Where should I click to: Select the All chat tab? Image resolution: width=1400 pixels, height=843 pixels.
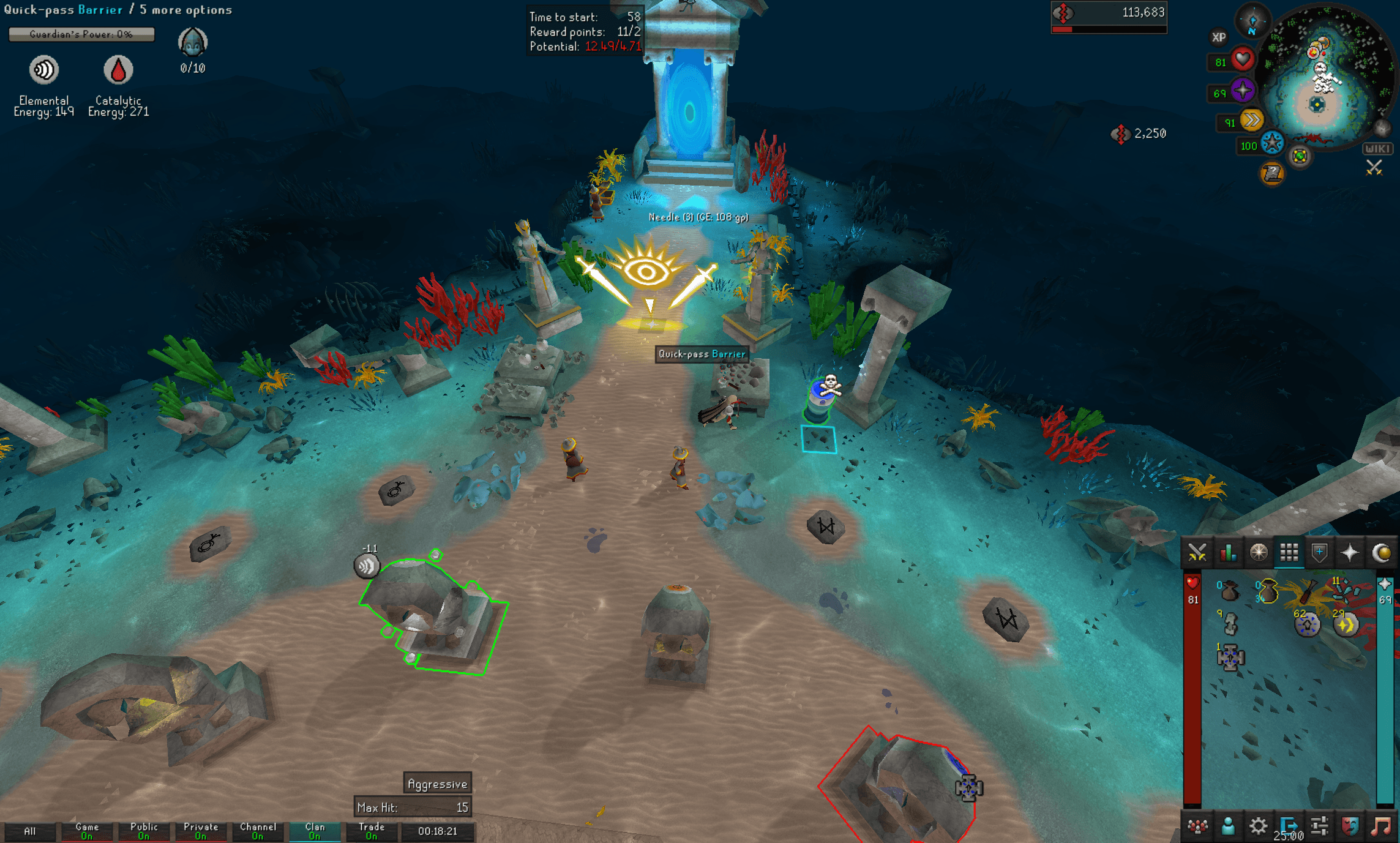tap(29, 831)
